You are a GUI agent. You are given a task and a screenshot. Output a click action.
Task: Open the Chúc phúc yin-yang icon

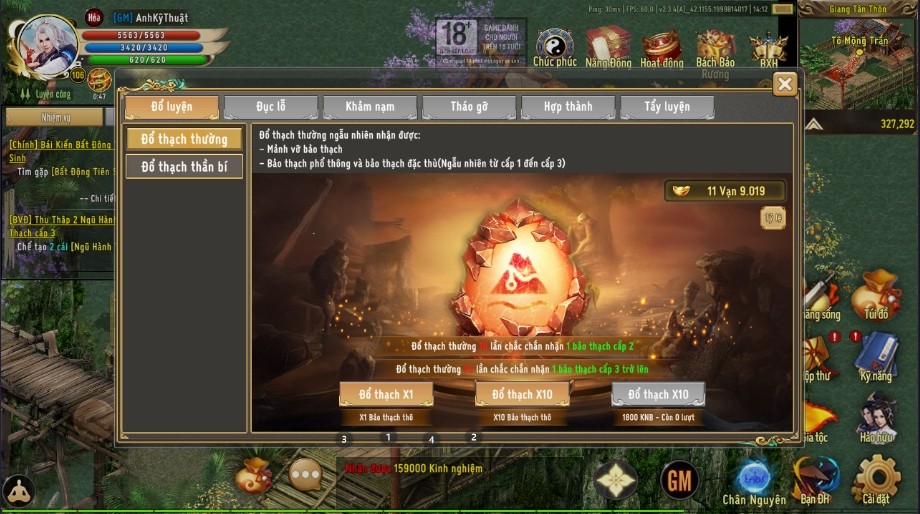(x=554, y=45)
